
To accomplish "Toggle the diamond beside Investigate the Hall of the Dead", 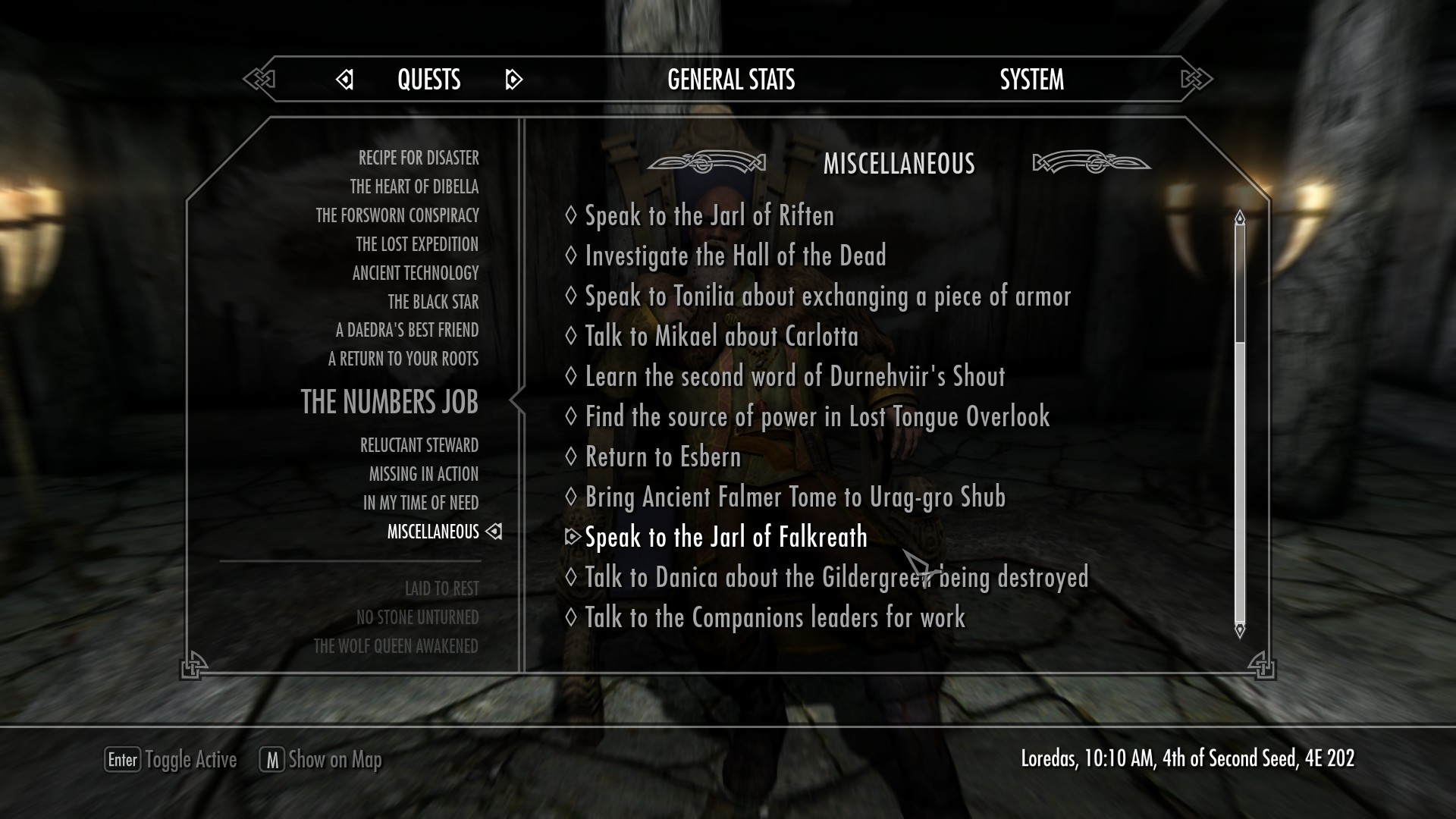I will [571, 256].
